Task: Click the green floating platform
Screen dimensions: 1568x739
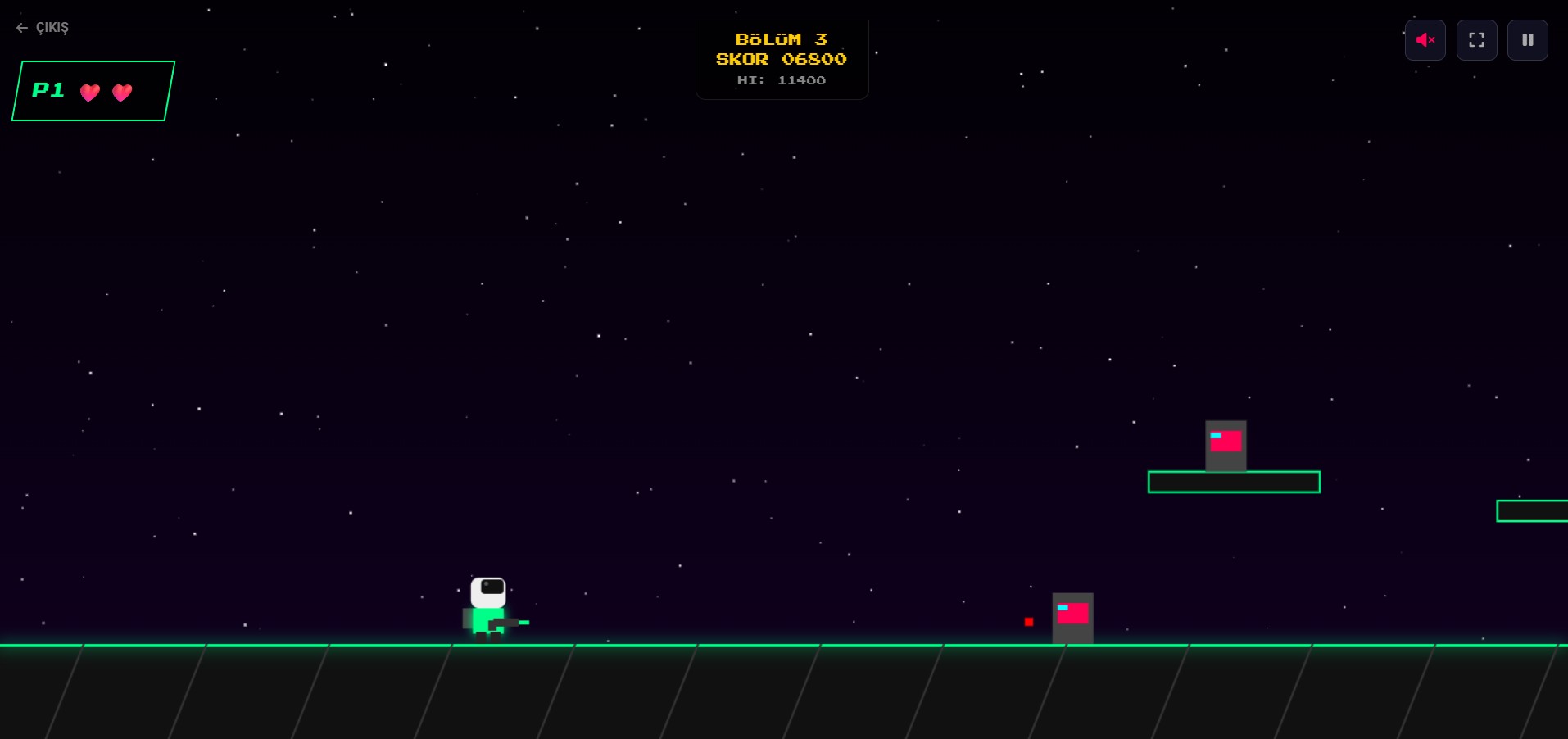Action: 1233,483
